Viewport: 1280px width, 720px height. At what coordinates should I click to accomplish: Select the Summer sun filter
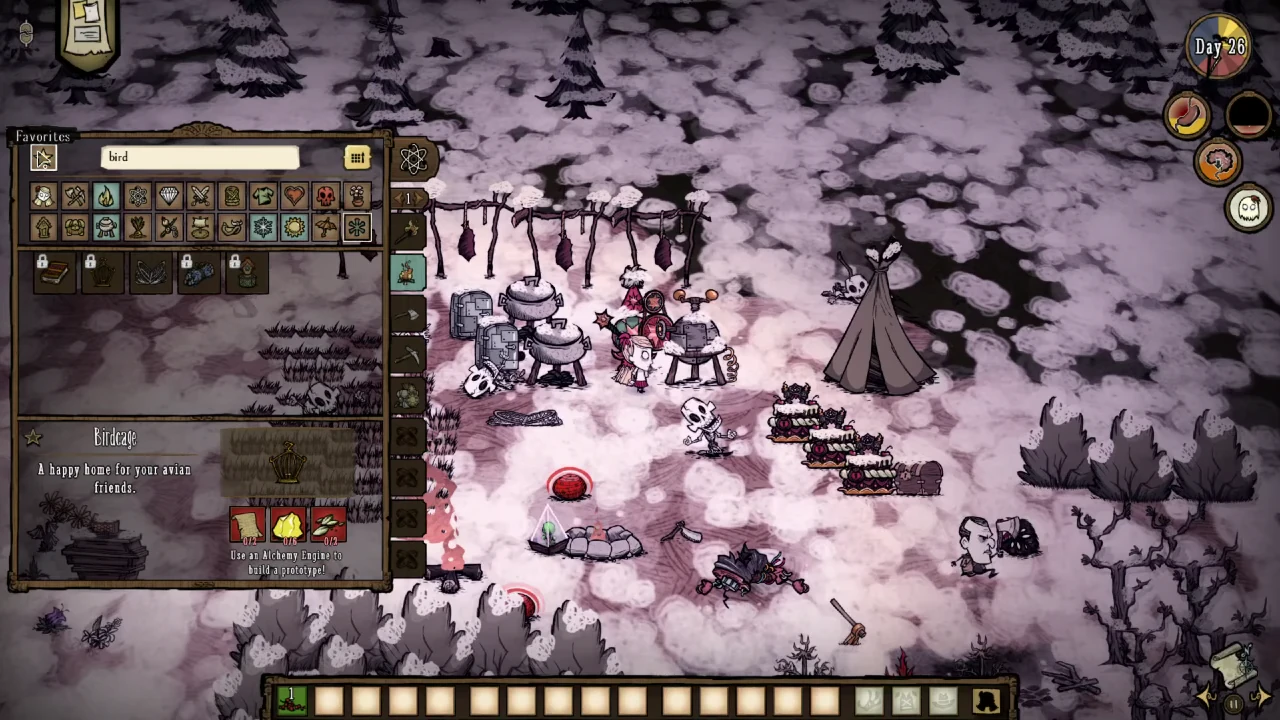click(294, 228)
